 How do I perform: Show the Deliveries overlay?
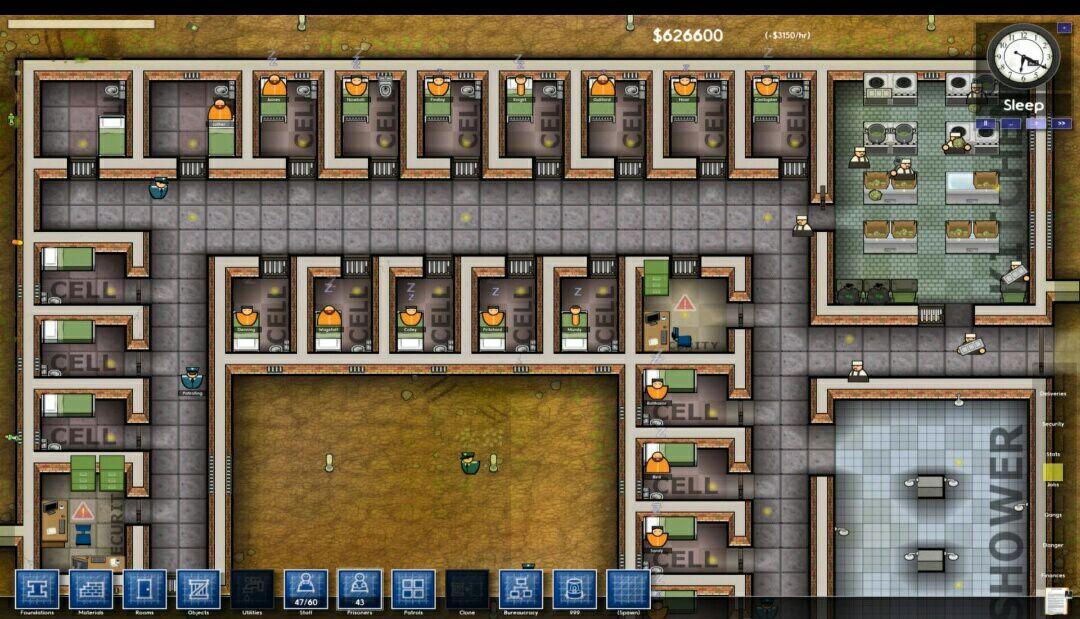tap(1053, 394)
